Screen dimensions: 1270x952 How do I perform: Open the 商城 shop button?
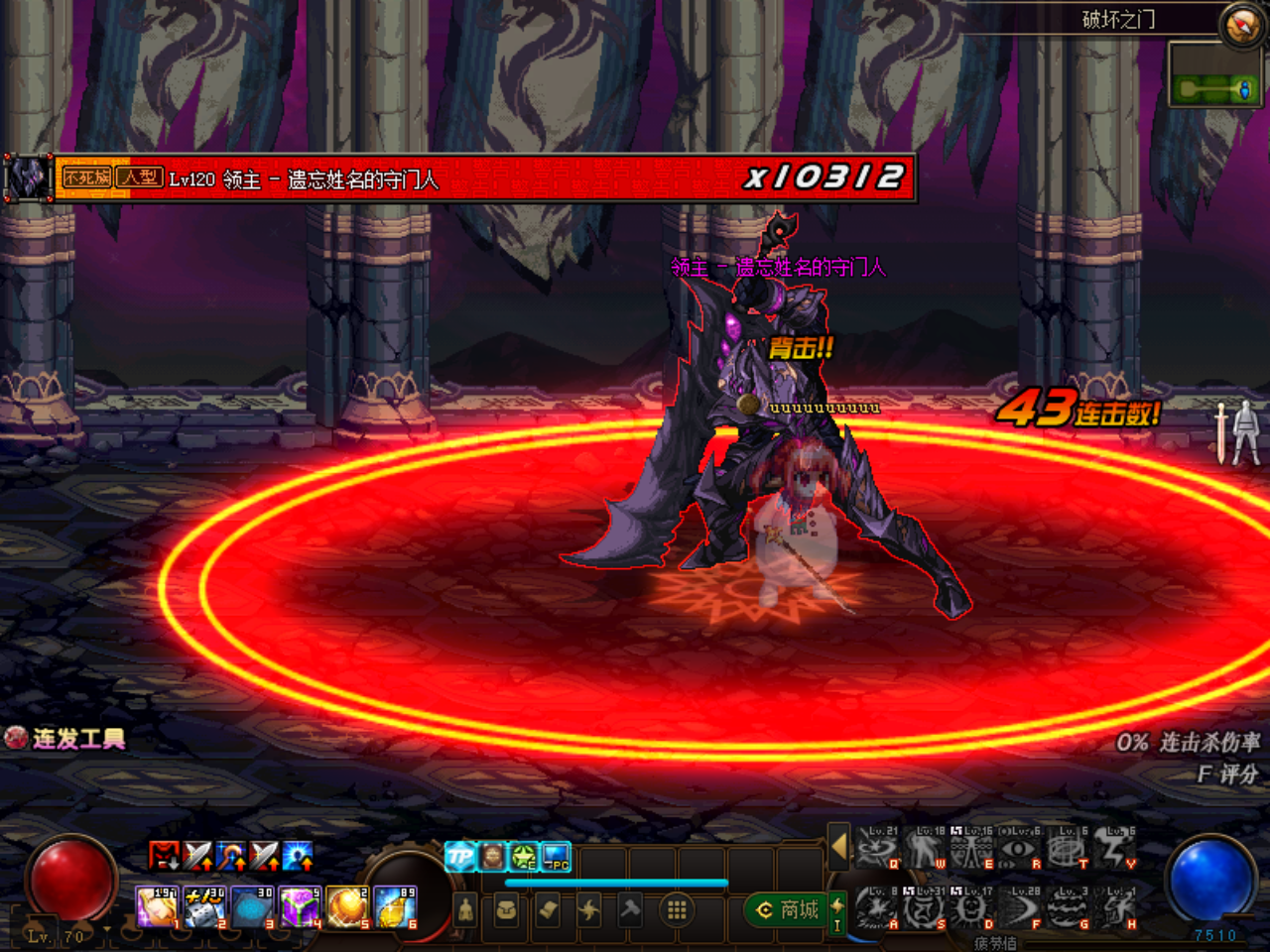tap(788, 909)
